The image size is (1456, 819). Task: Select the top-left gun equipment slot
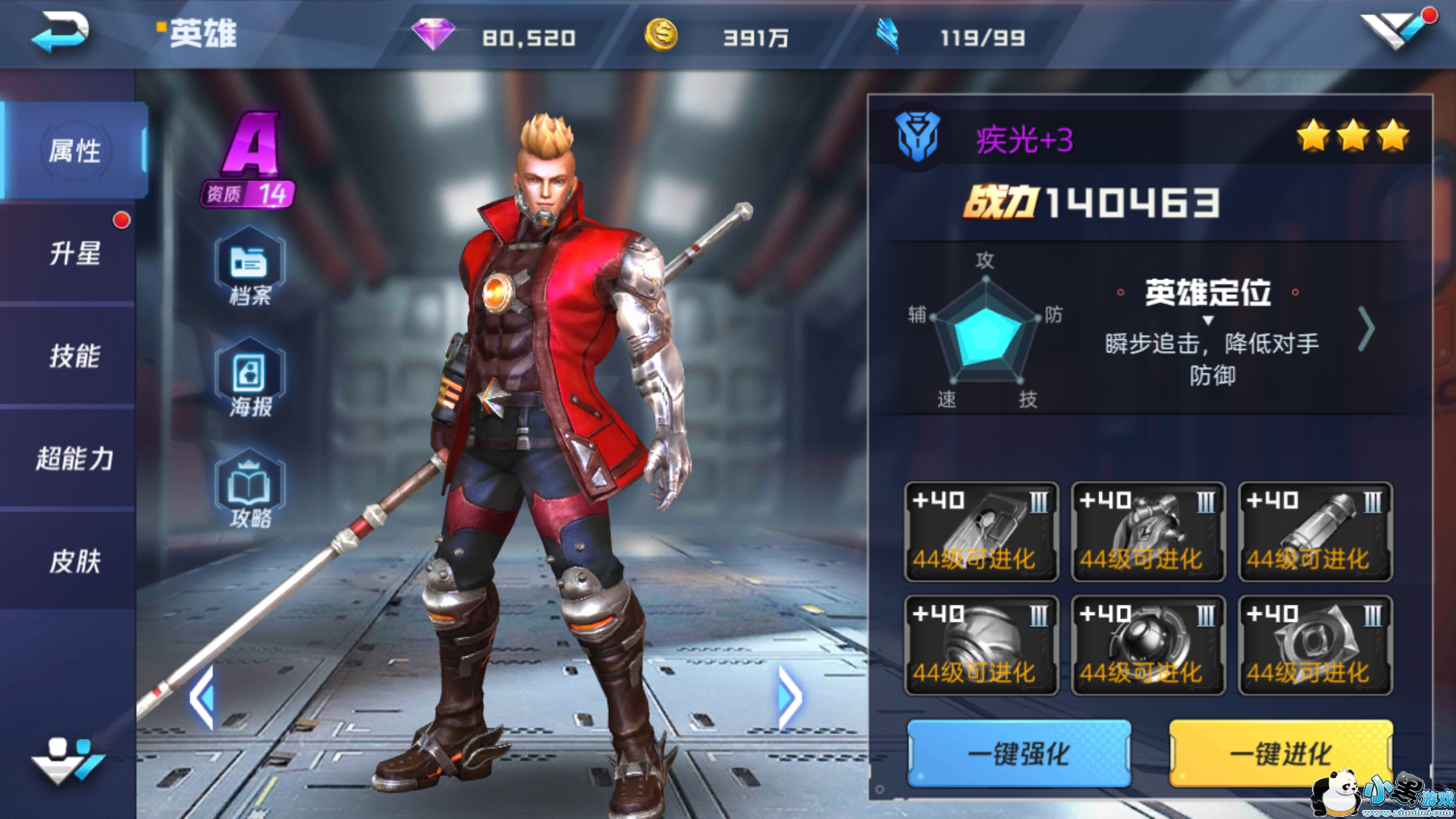[x=981, y=532]
